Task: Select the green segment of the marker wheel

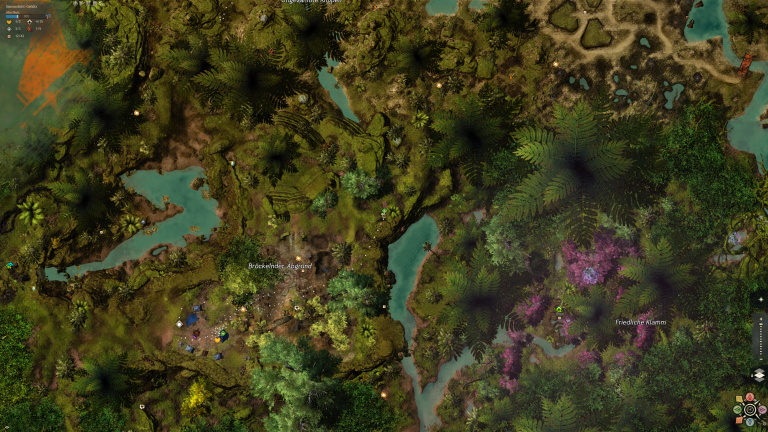Action: point(737,408)
